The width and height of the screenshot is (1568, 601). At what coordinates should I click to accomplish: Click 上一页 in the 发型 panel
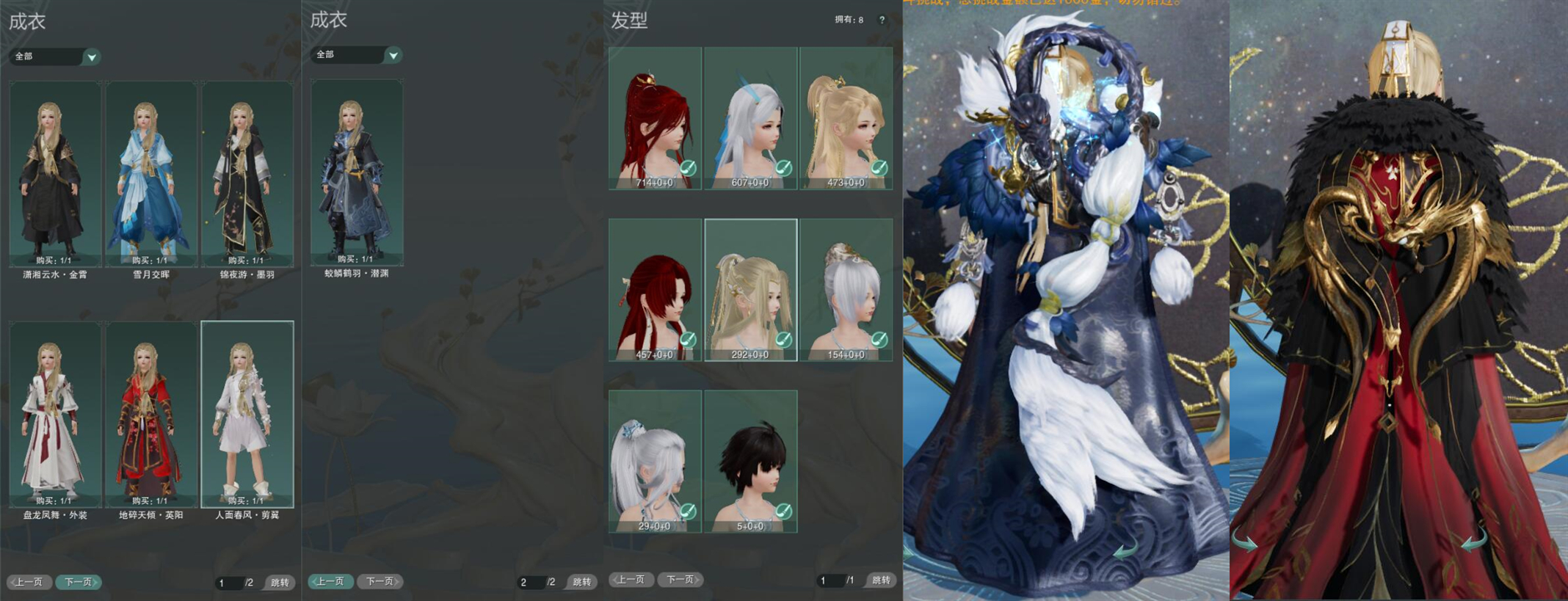pyautogui.click(x=631, y=580)
